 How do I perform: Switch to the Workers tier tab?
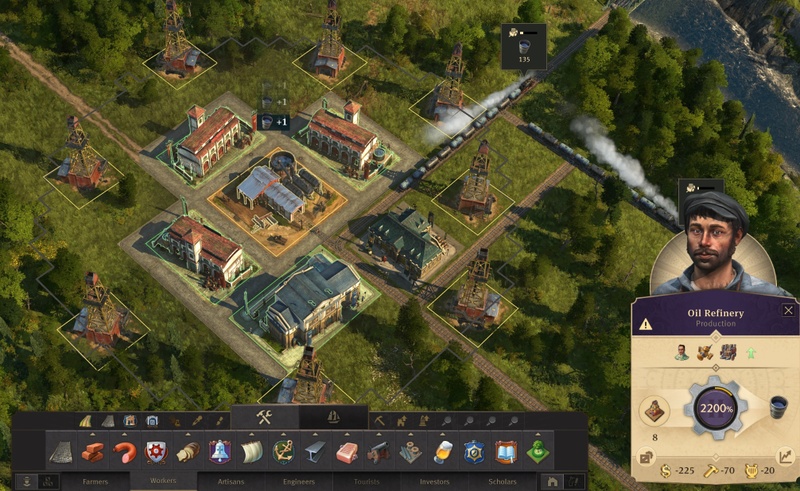tap(163, 481)
